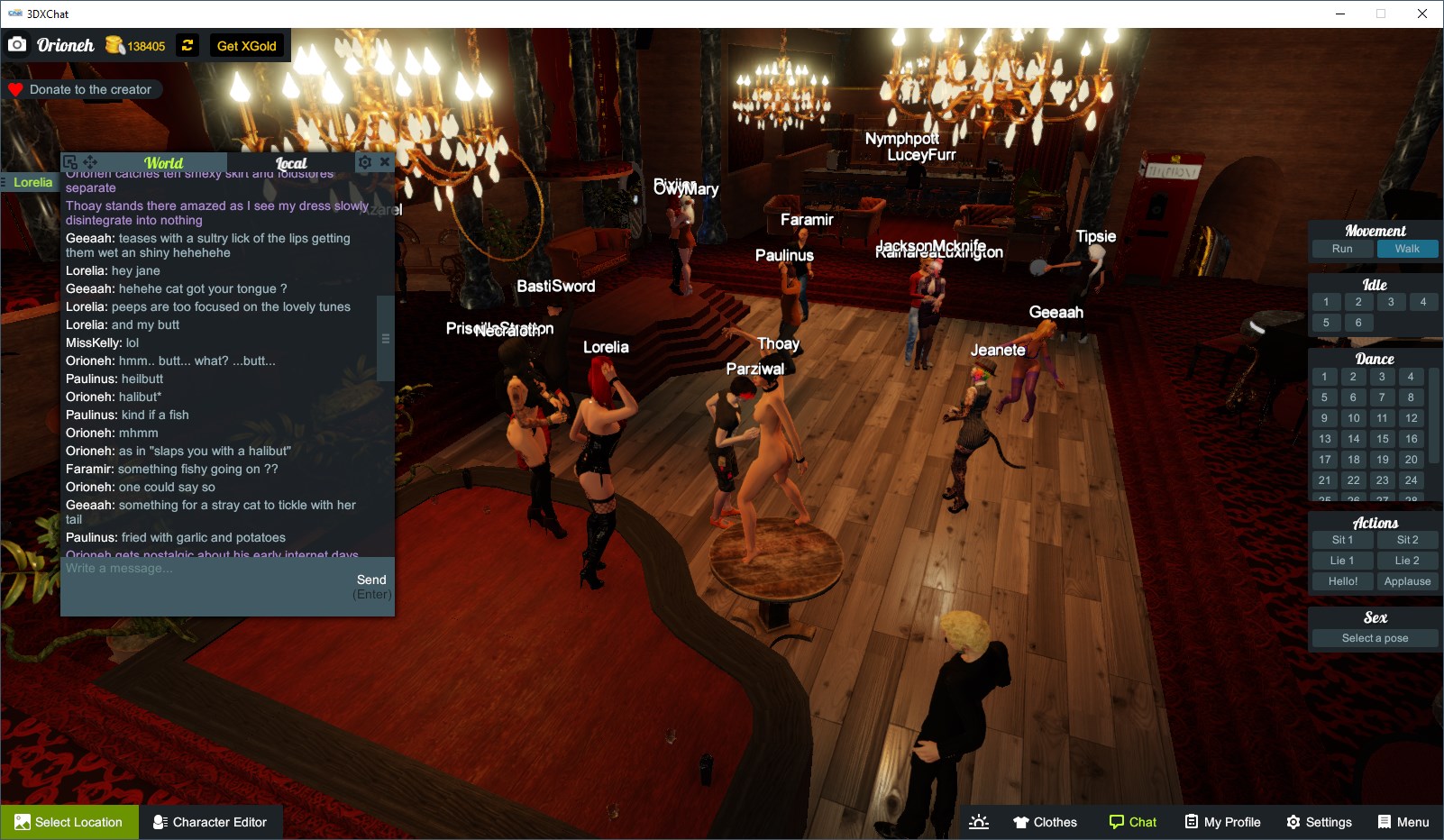Click Select Location in the bottom left
1444x840 pixels.
[x=69, y=821]
